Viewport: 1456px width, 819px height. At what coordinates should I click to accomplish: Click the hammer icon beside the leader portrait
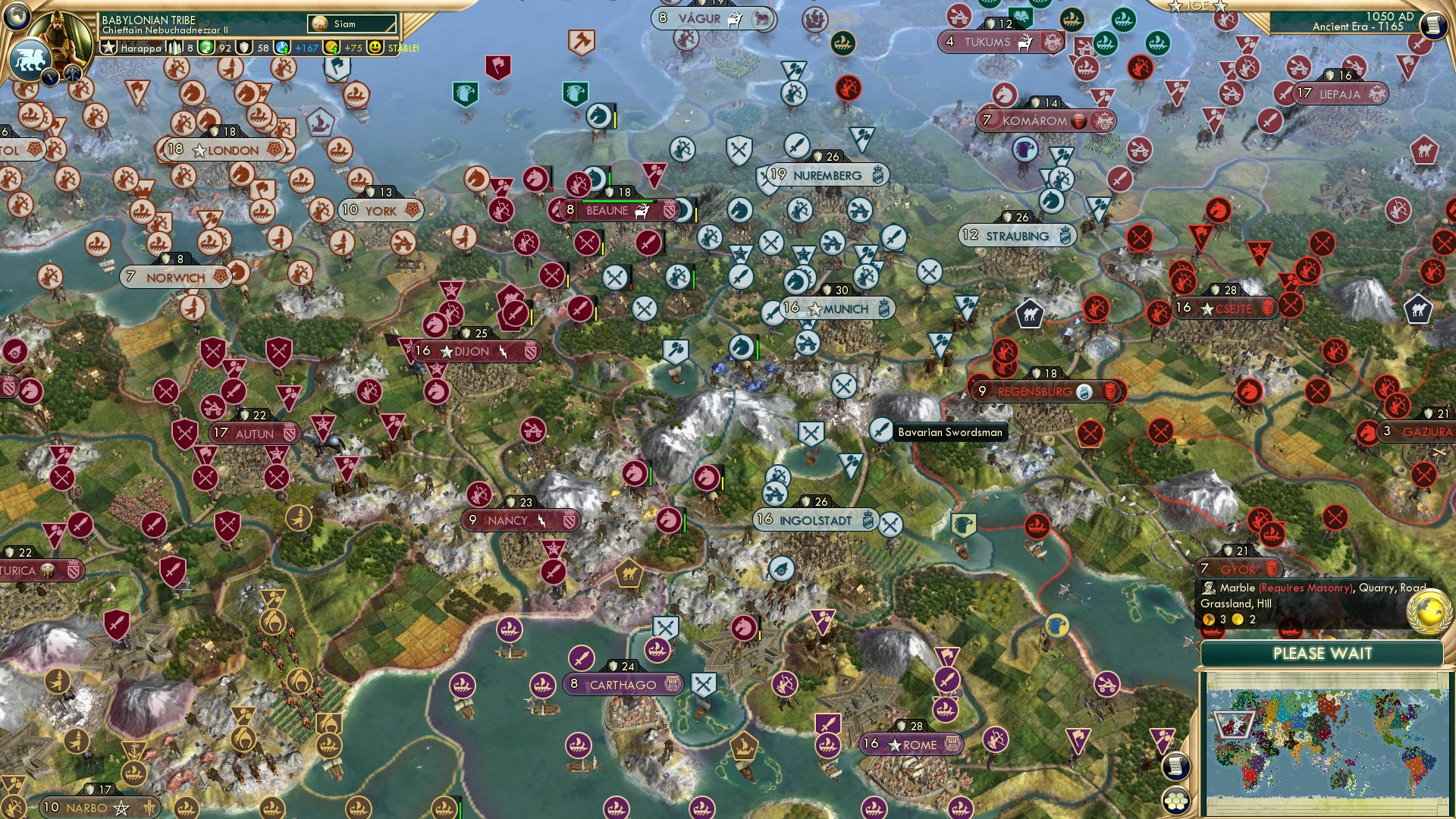pyautogui.click(x=71, y=72)
